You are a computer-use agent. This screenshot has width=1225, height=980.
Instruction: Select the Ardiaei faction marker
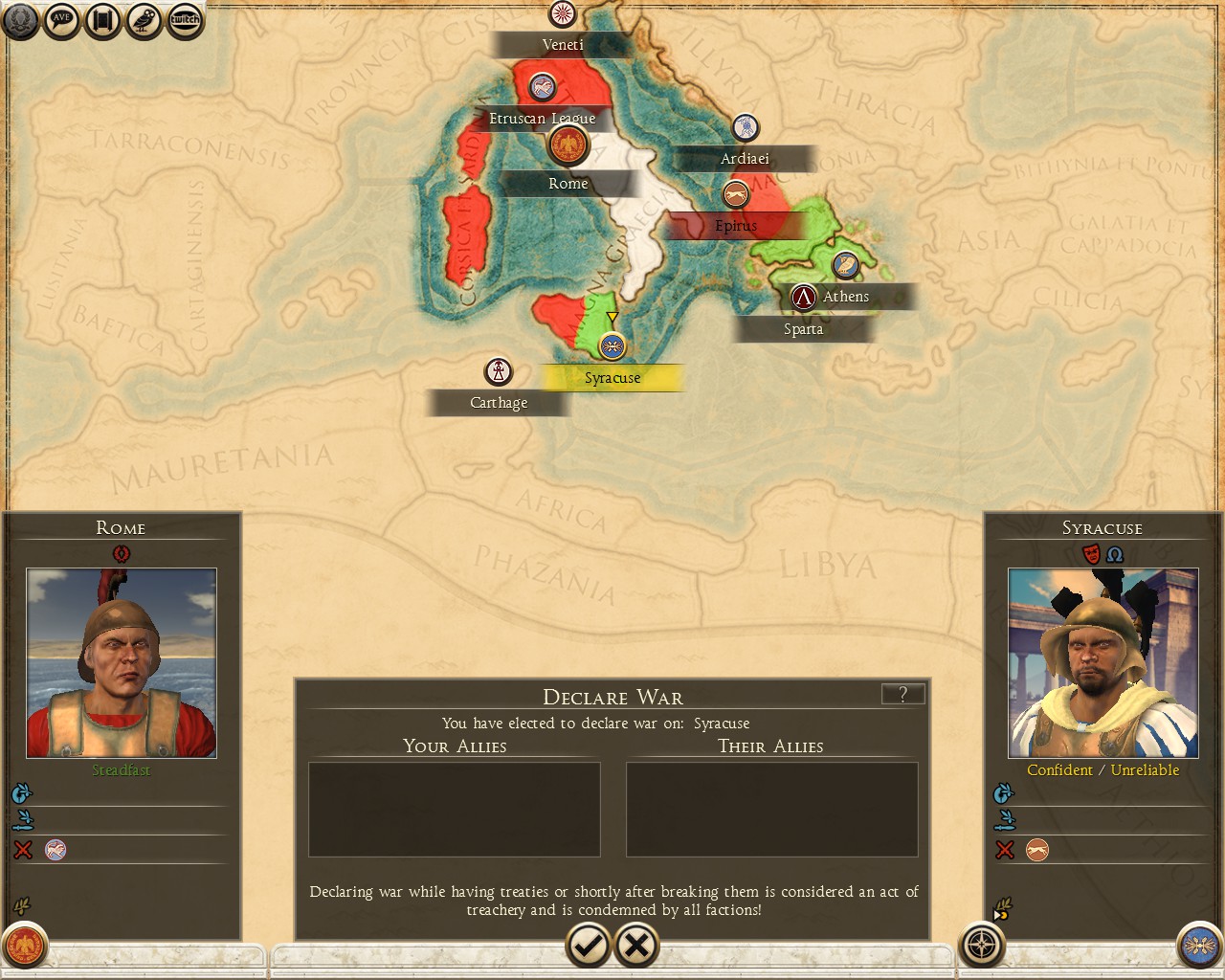pyautogui.click(x=746, y=127)
